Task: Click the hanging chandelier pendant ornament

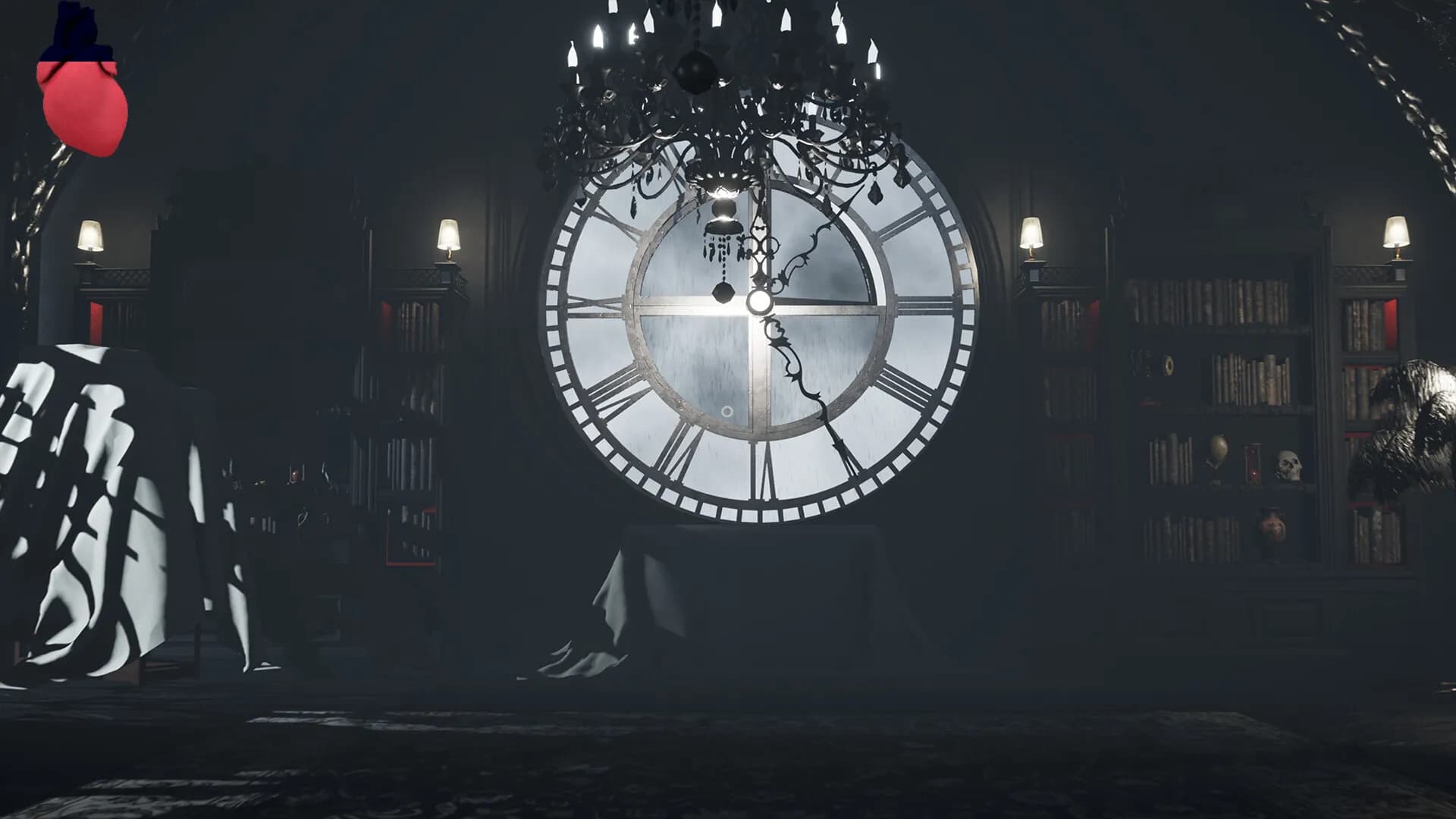Action: tap(723, 291)
